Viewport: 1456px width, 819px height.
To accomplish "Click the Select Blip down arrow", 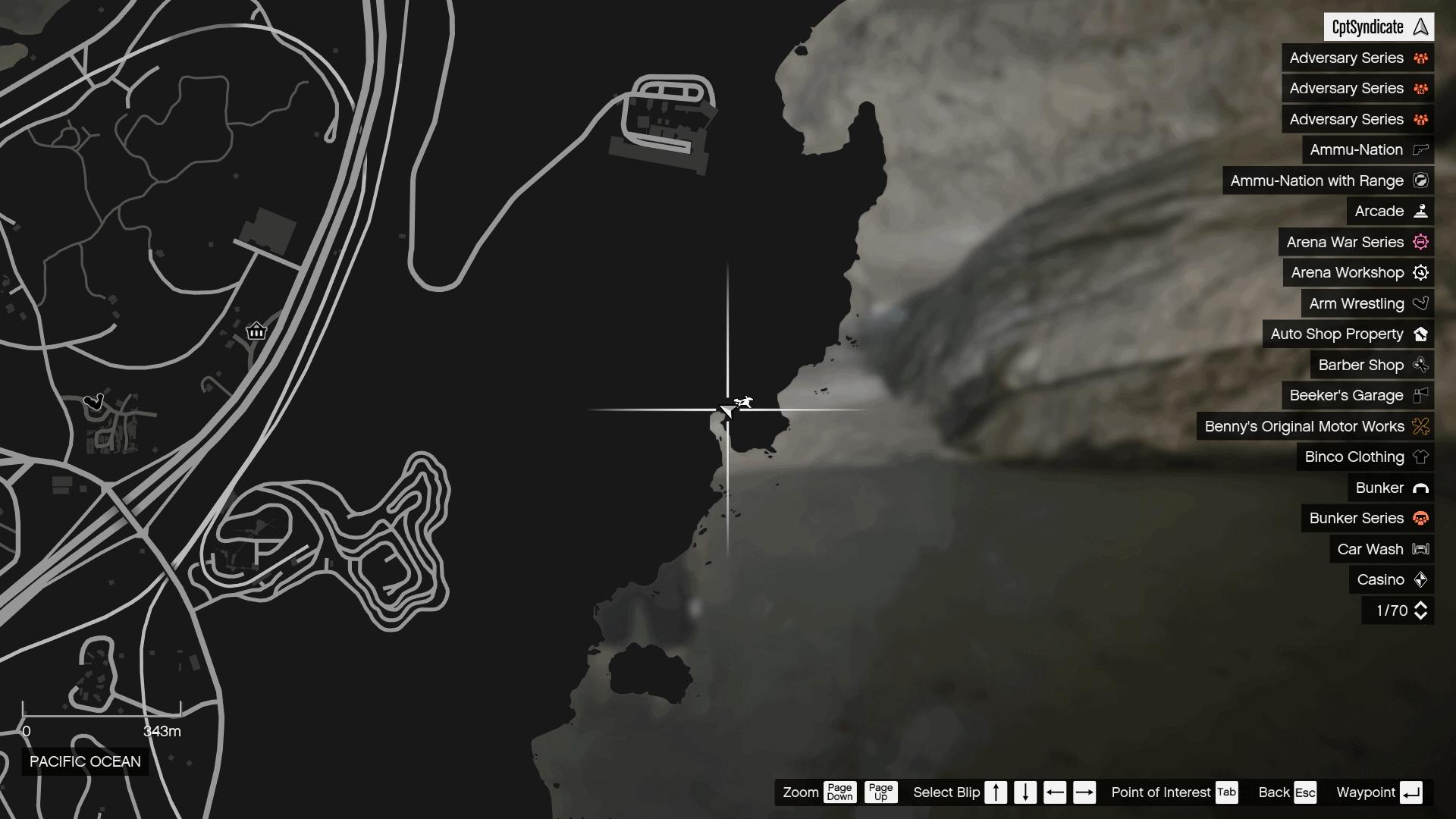I will pos(1025,792).
